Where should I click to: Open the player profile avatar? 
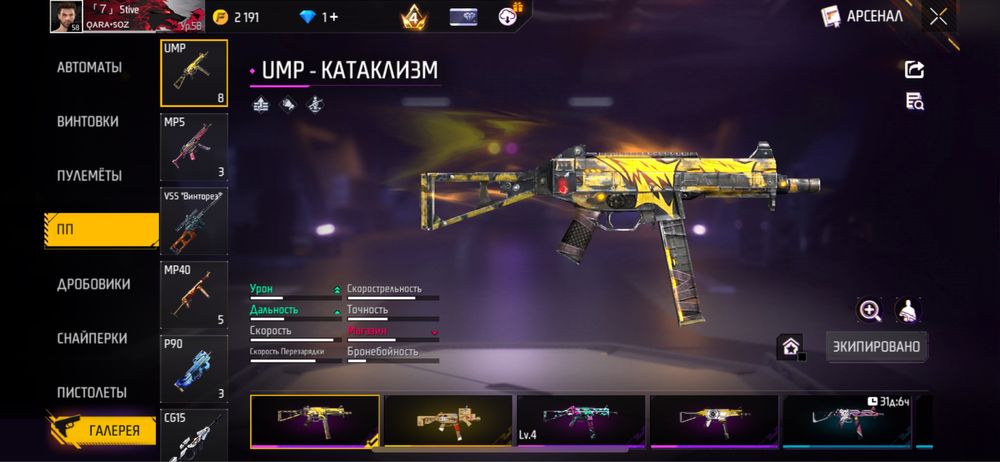[x=65, y=15]
